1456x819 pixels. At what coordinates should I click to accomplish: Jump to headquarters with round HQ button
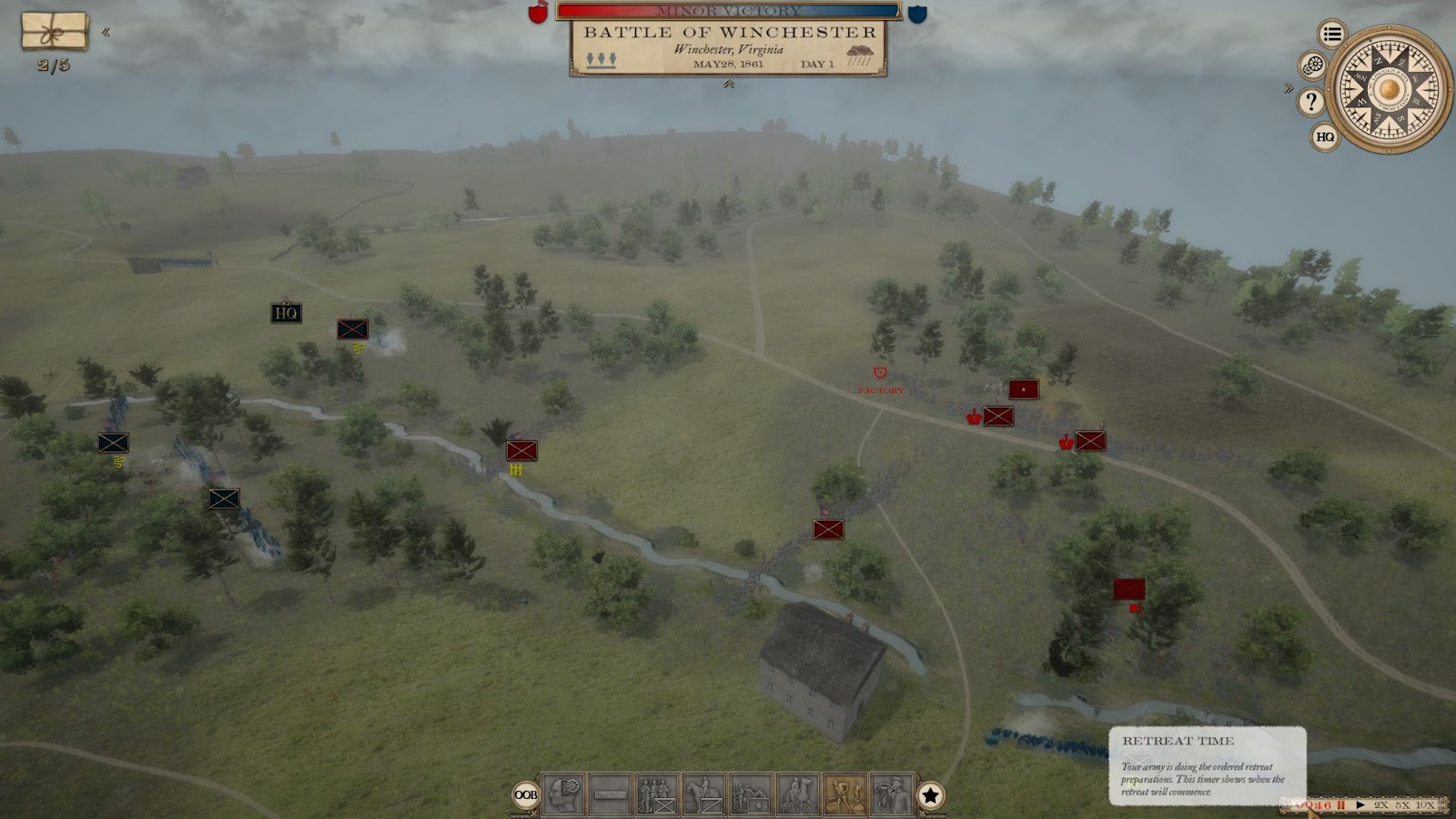[1325, 136]
